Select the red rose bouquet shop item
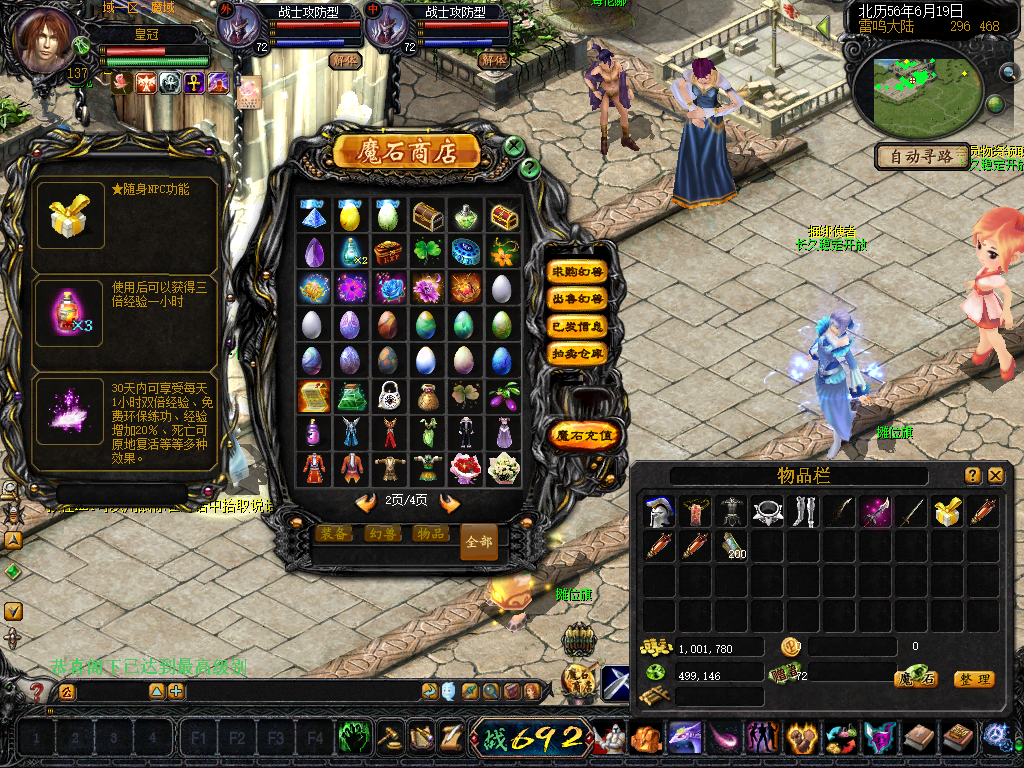 click(466, 467)
